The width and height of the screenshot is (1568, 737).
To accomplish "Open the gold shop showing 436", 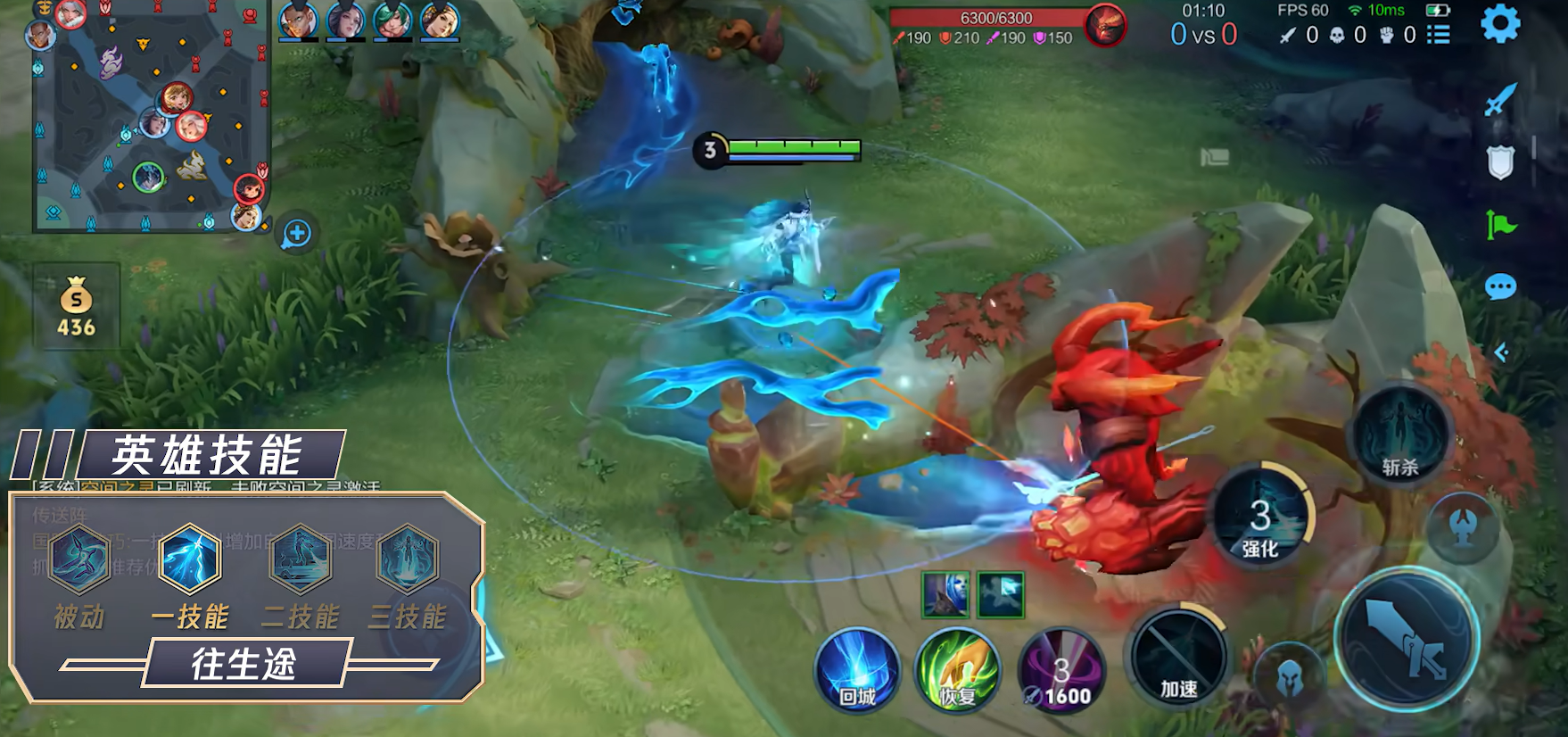I will coord(77,308).
